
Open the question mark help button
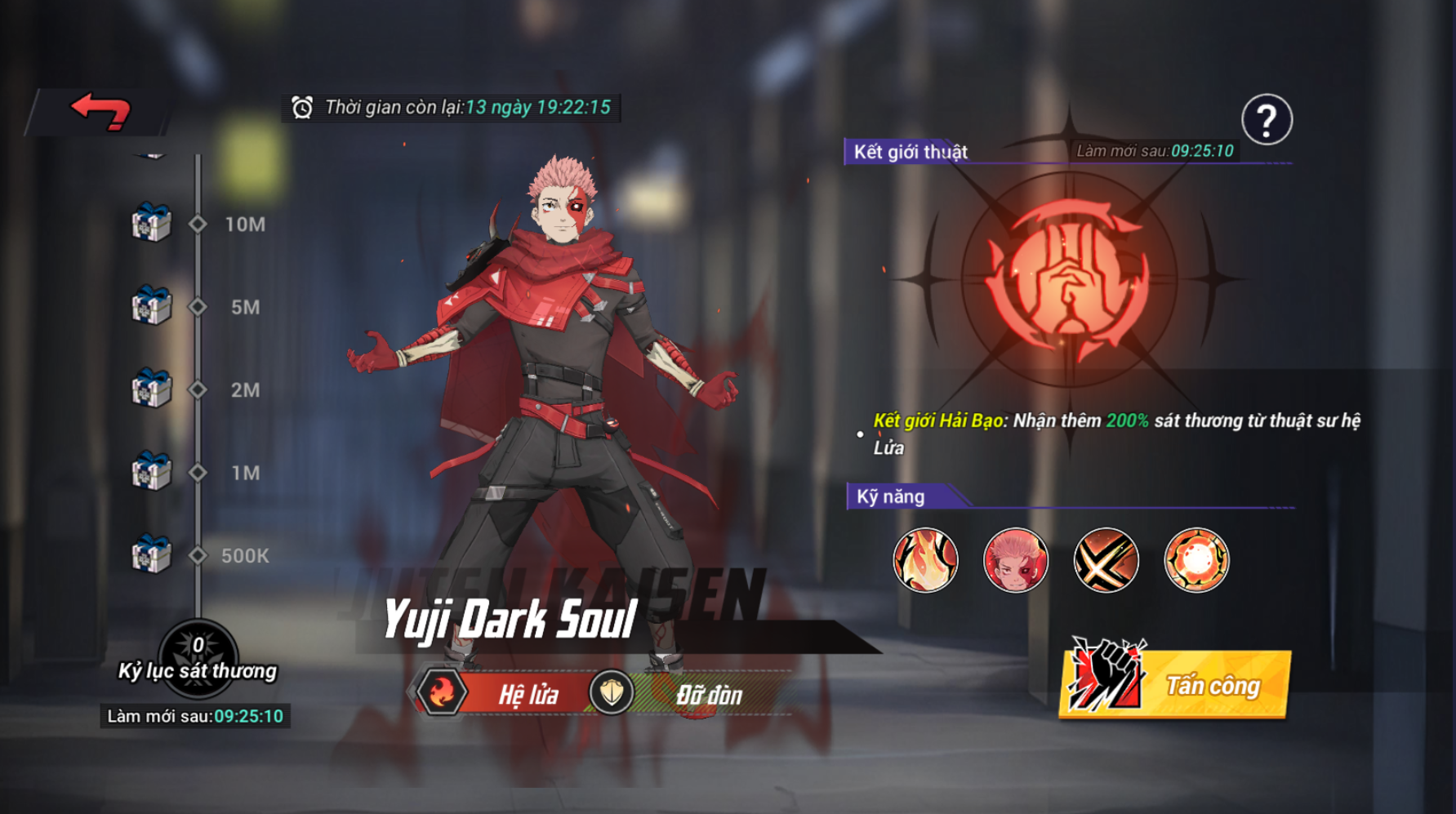click(1267, 120)
